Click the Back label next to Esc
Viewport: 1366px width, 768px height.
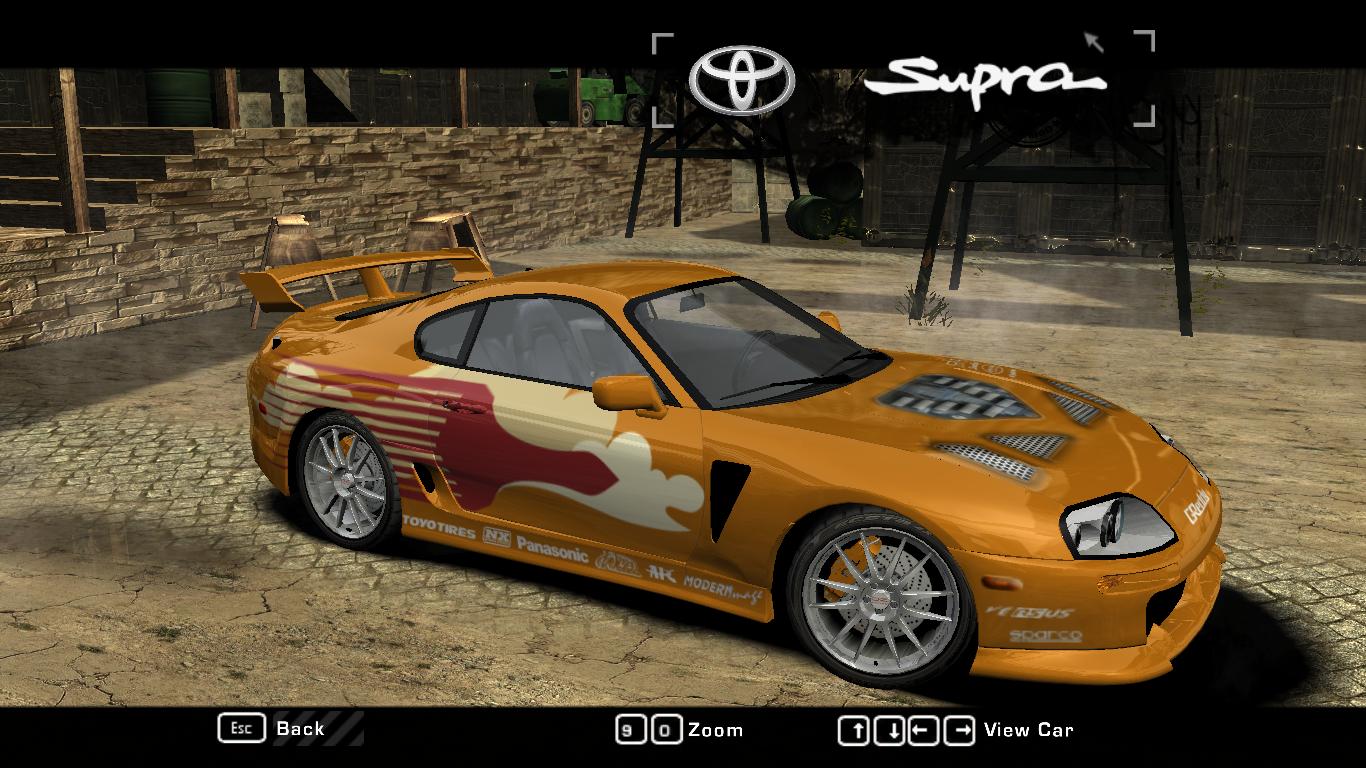[x=299, y=729]
